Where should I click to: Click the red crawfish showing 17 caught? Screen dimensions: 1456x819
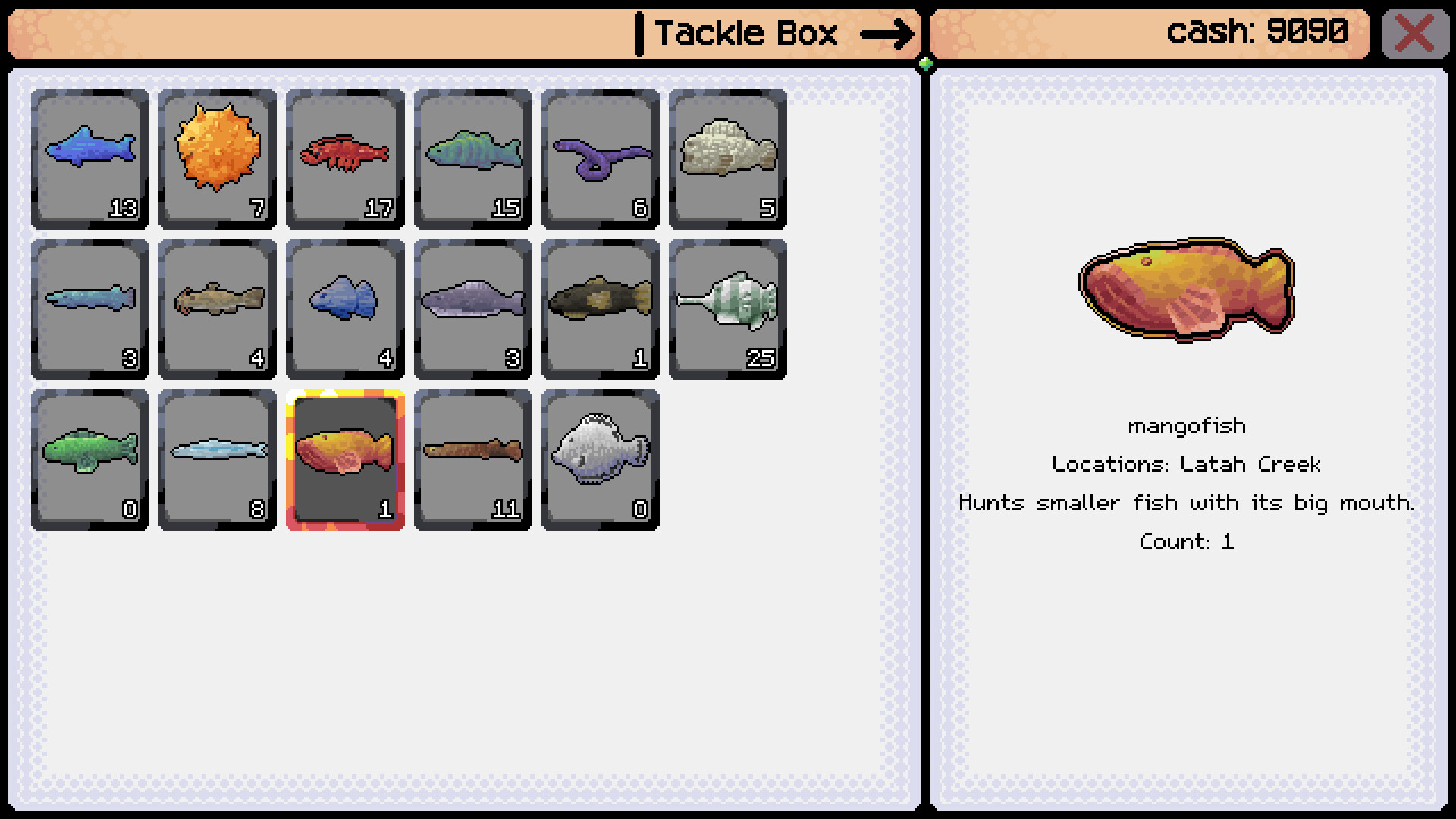click(344, 154)
